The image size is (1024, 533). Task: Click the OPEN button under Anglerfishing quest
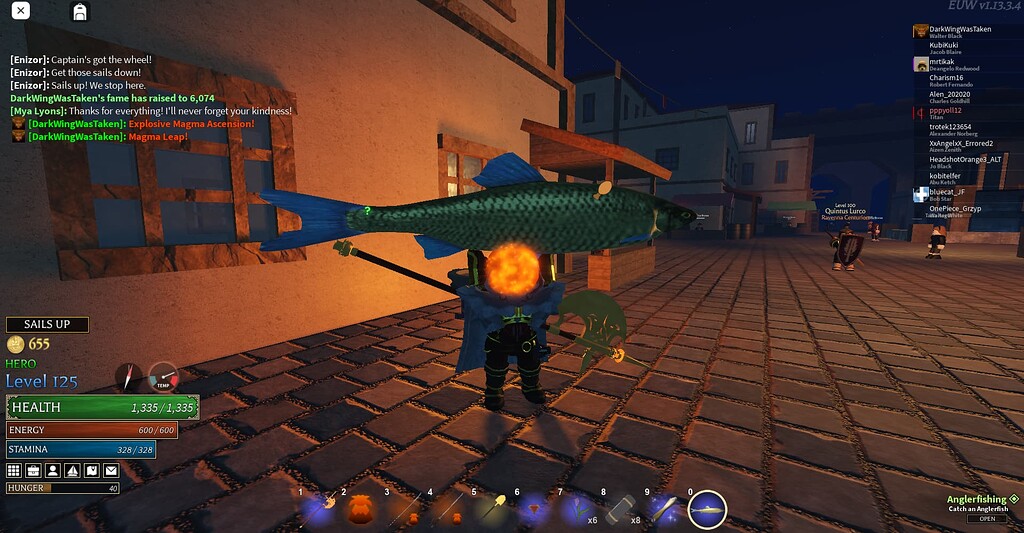986,519
